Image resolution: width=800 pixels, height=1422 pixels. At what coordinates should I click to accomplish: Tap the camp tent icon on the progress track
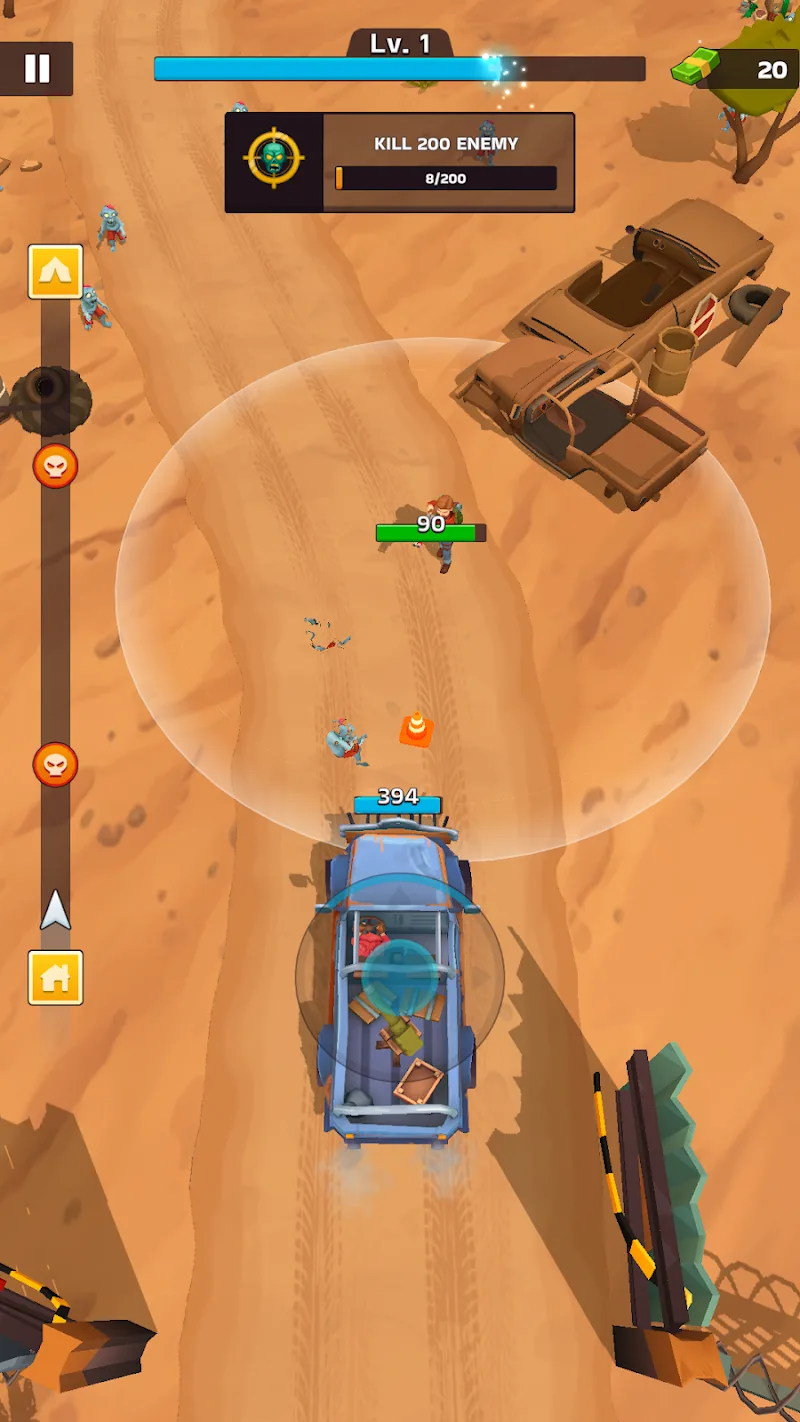point(55,272)
